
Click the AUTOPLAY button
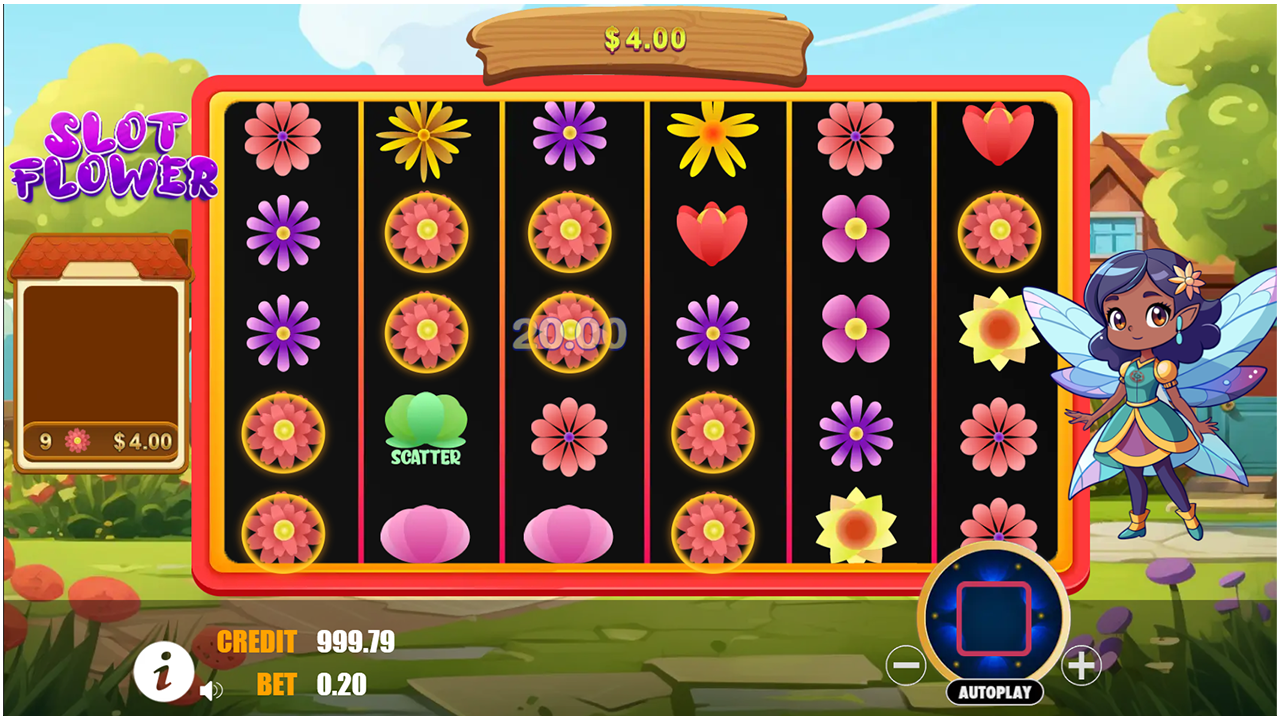click(995, 689)
